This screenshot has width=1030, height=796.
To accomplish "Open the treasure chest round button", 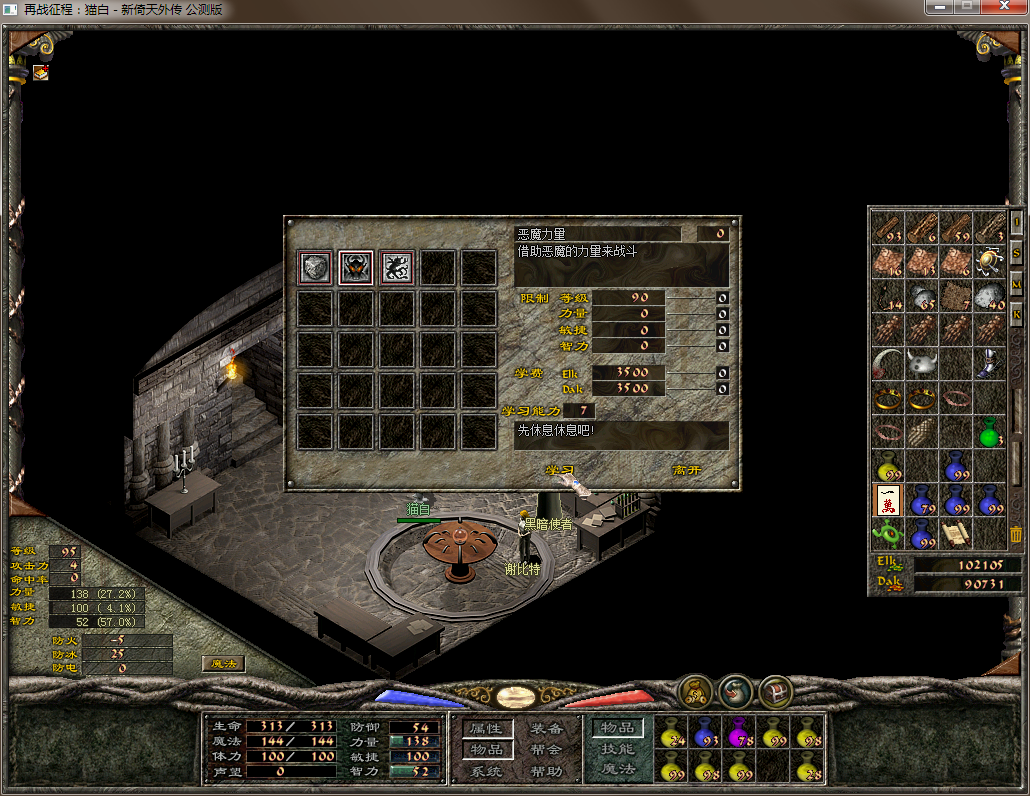I will point(776,690).
